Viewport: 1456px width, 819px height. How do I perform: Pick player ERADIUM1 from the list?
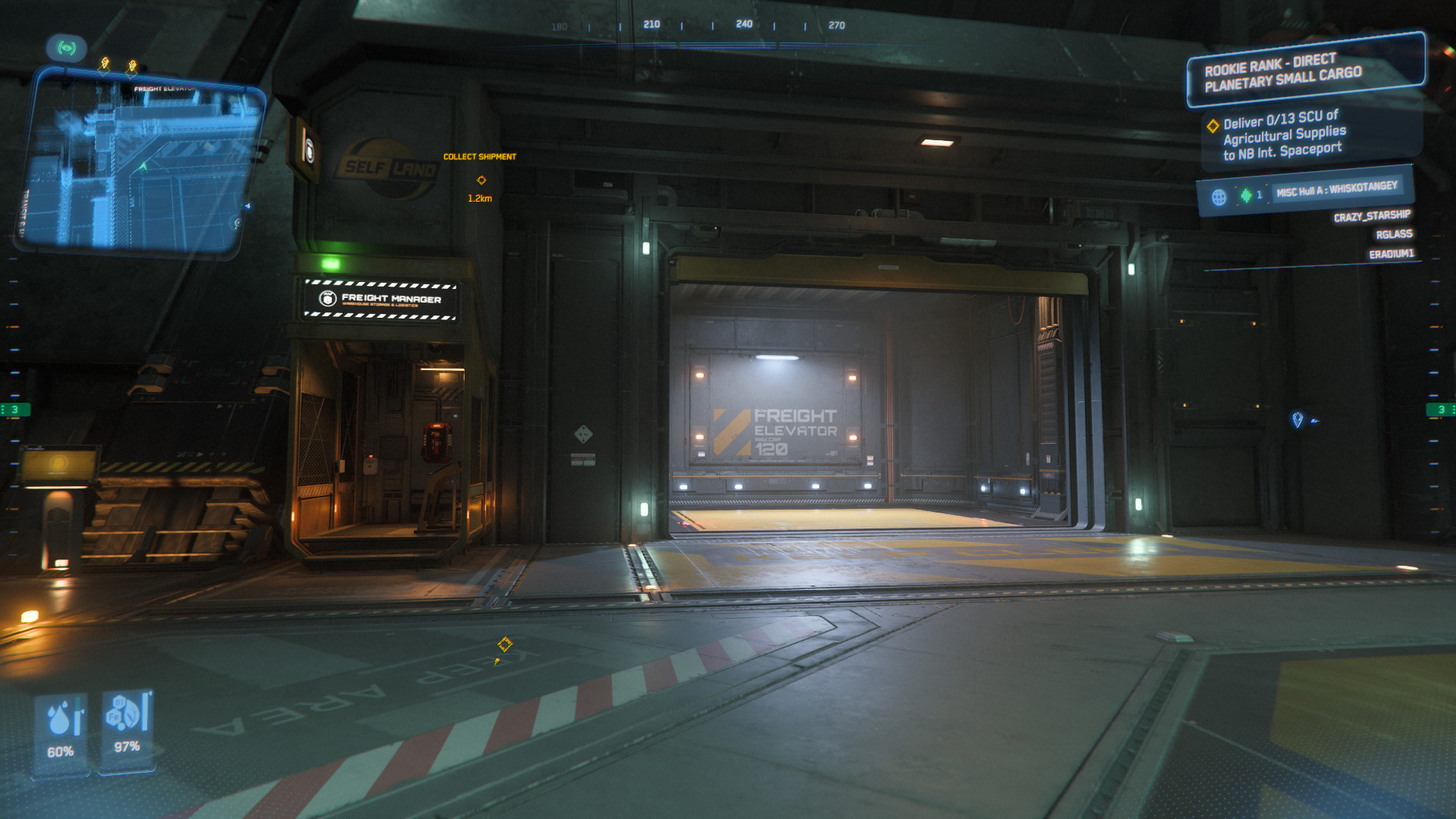click(1391, 254)
